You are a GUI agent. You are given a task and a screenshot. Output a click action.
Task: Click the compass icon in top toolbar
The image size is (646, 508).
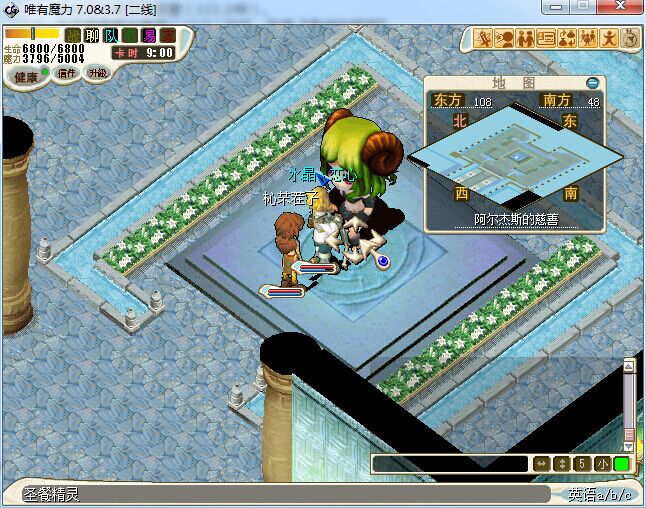630,39
